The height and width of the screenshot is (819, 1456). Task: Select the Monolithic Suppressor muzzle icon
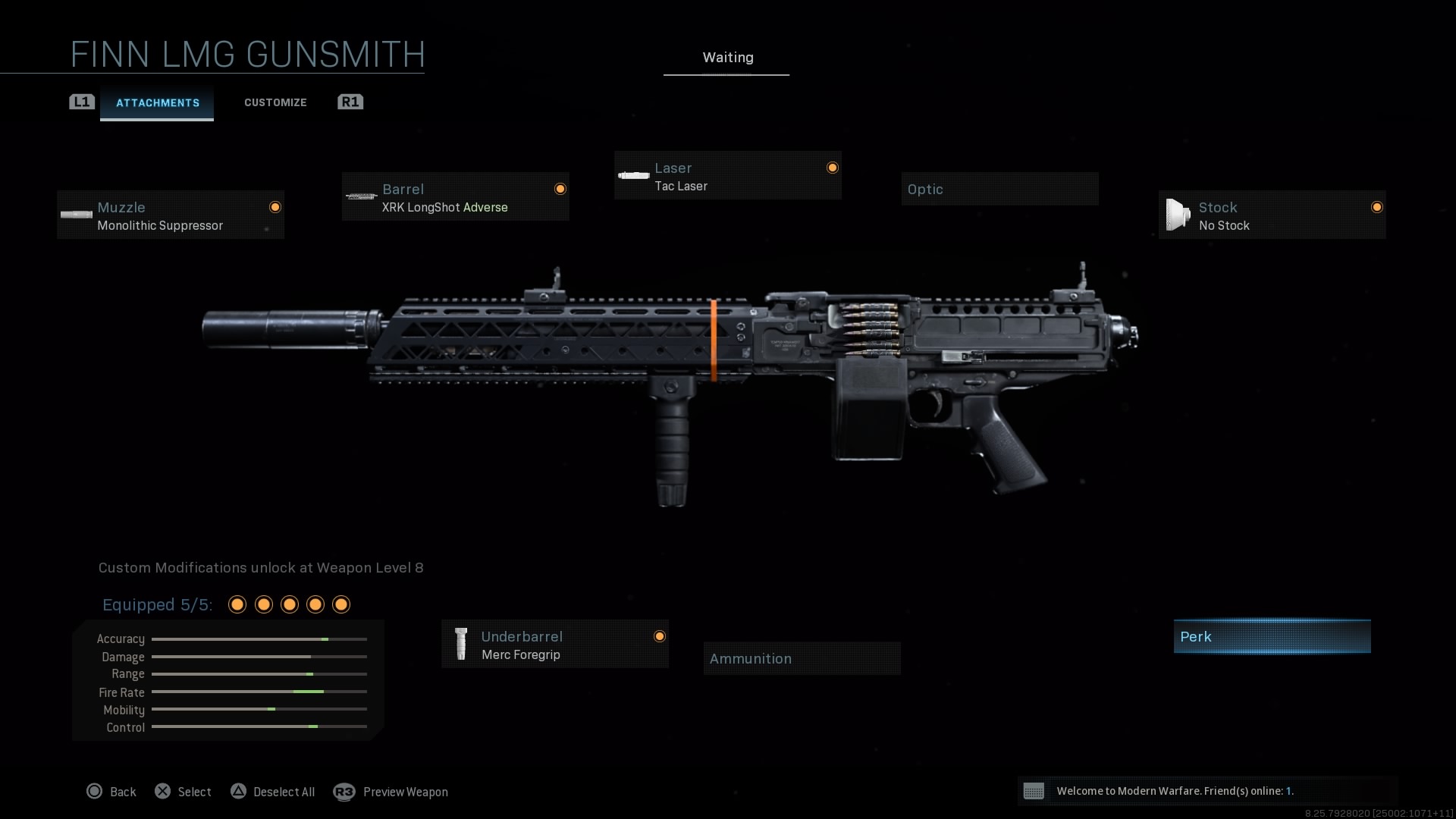(76, 215)
